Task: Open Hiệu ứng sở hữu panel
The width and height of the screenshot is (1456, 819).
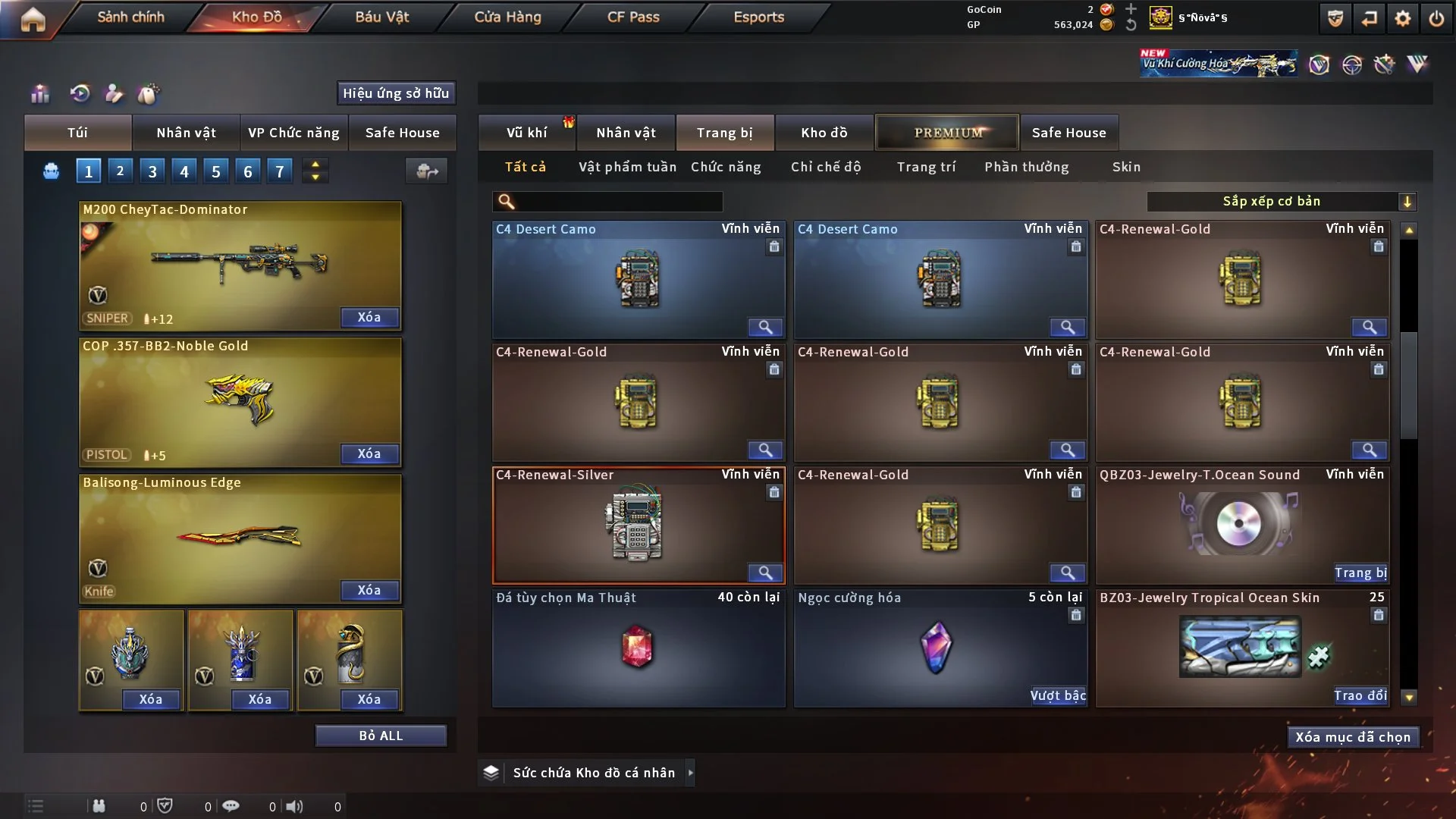Action: click(396, 93)
